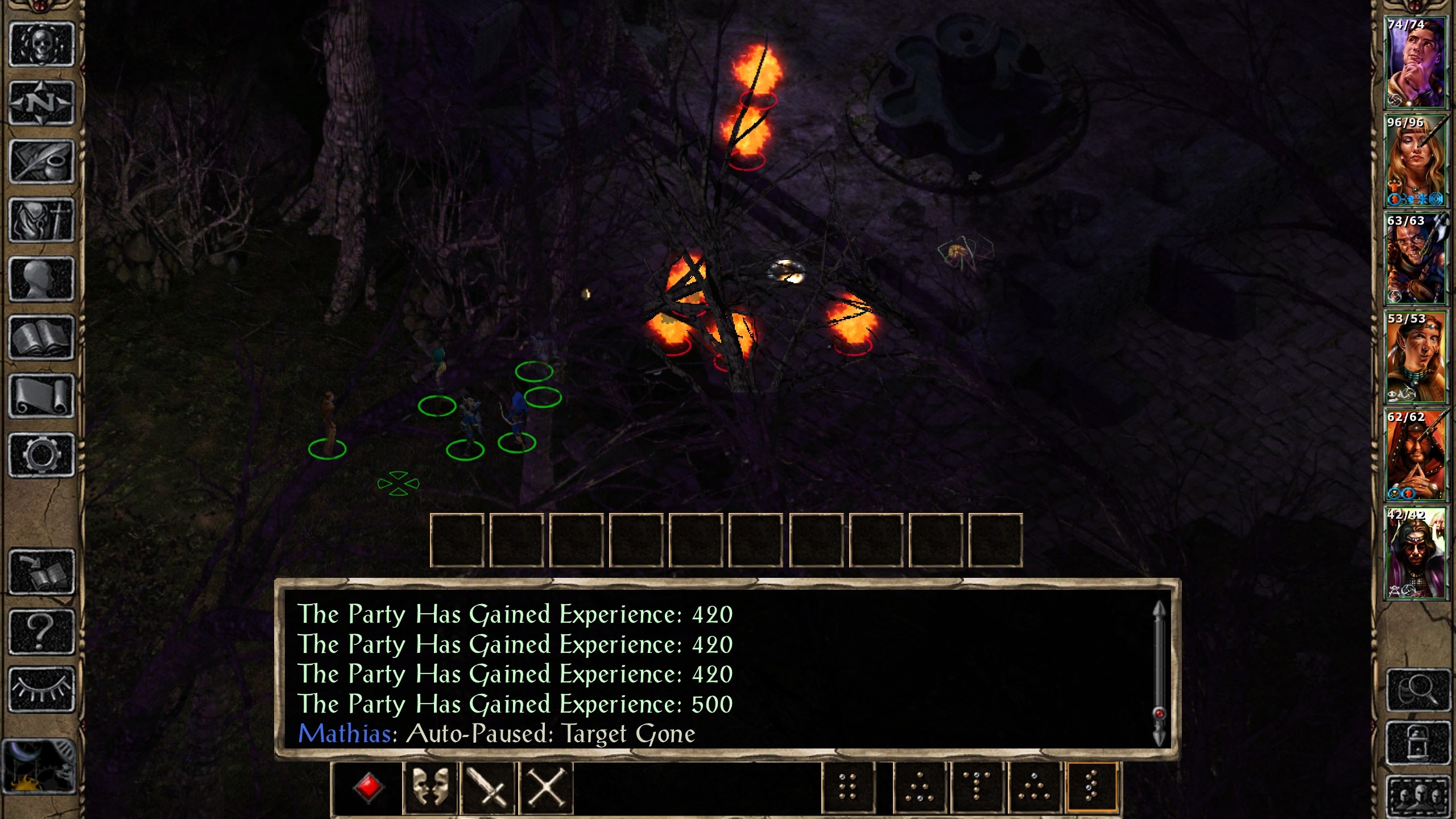The height and width of the screenshot is (819, 1456).
Task: Open help with the question mark button
Action: (x=42, y=631)
